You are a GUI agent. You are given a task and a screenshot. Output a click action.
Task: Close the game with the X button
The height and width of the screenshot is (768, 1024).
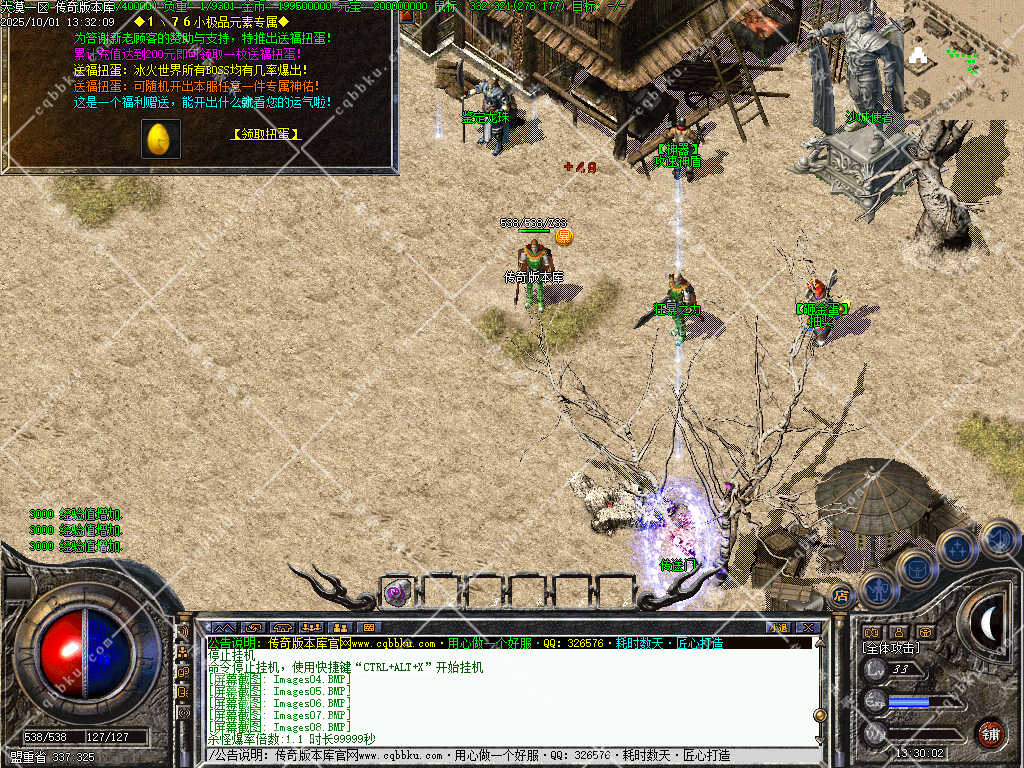point(809,627)
